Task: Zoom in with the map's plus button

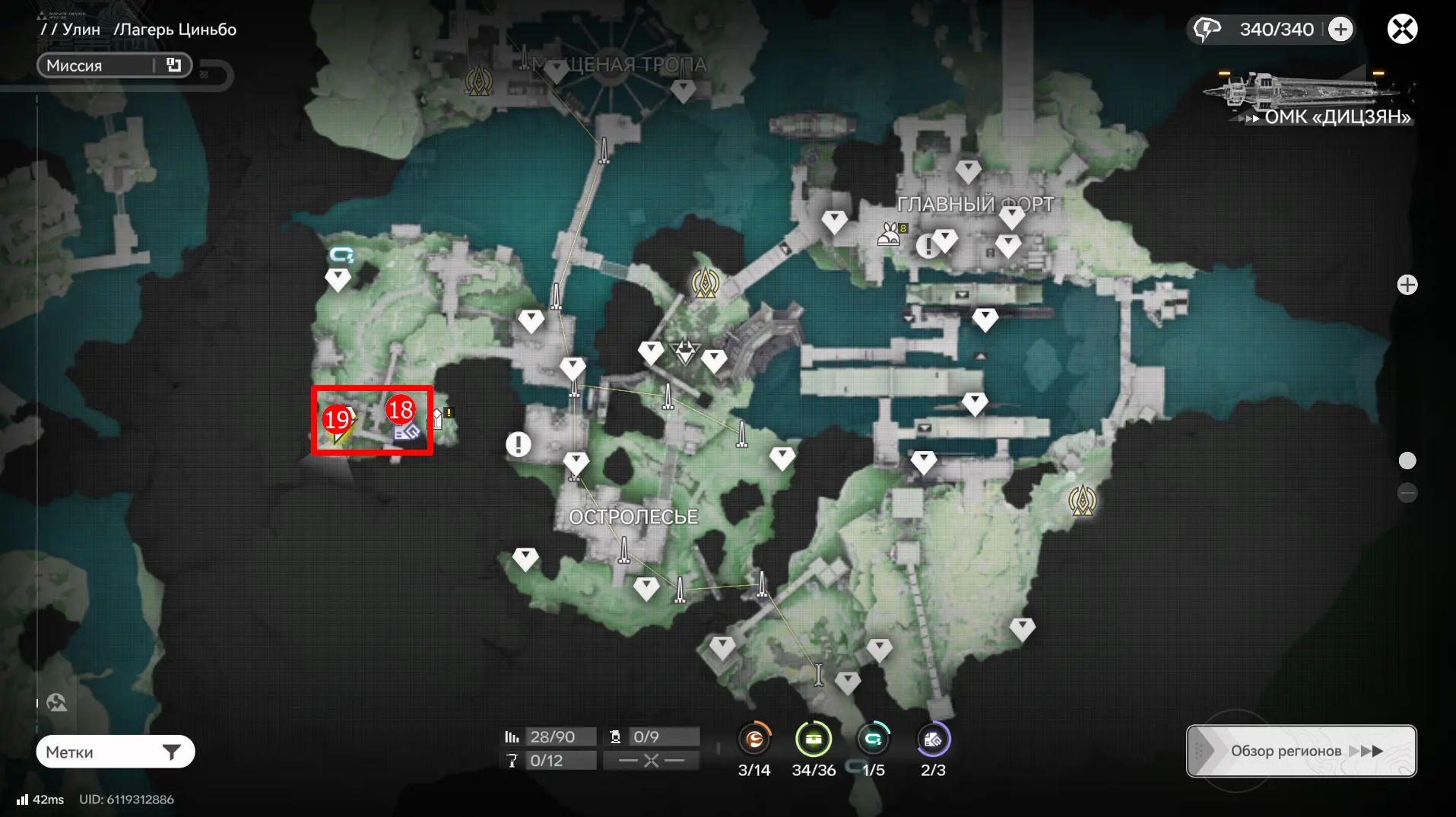Action: pyautogui.click(x=1407, y=285)
